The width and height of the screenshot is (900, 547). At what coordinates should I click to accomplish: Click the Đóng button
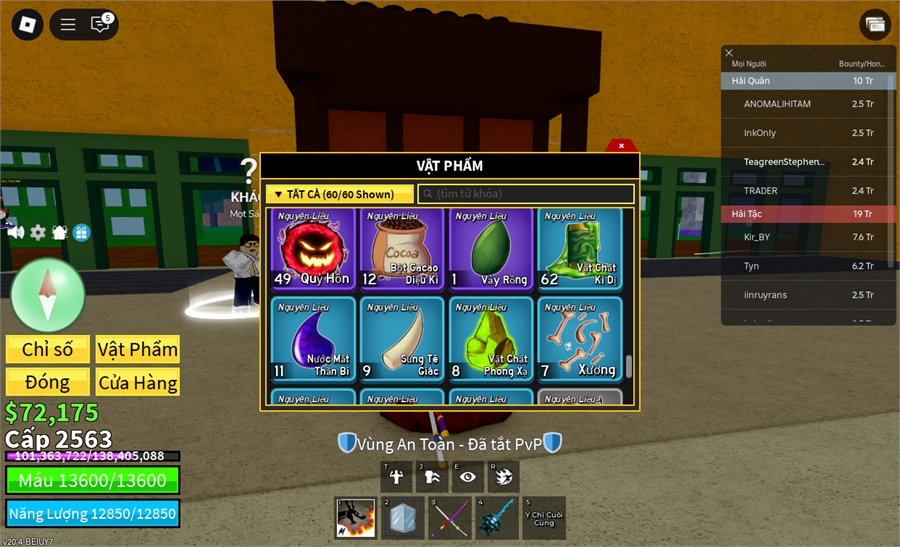point(48,382)
